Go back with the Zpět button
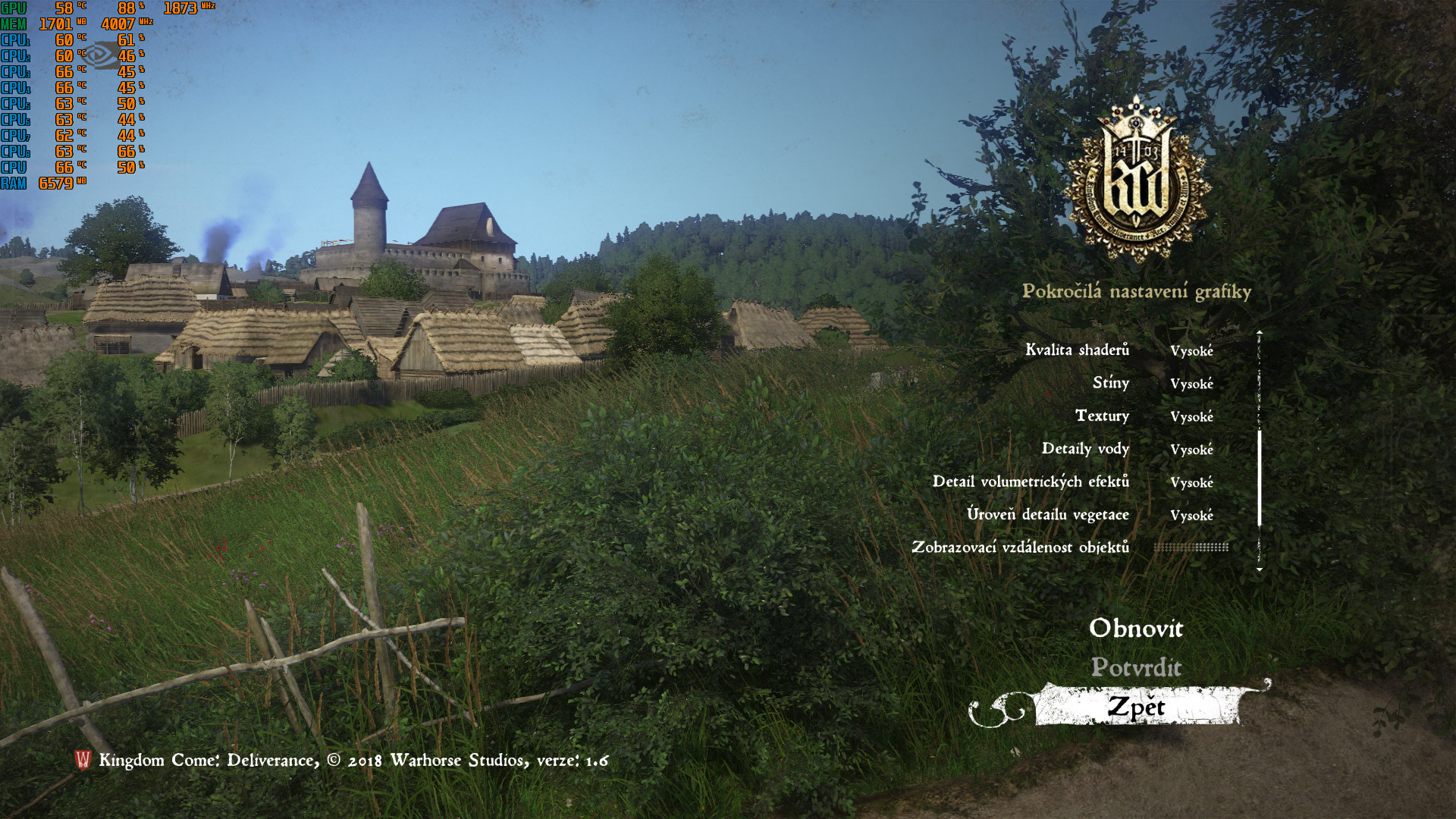The width and height of the screenshot is (1456, 819). click(x=1135, y=707)
